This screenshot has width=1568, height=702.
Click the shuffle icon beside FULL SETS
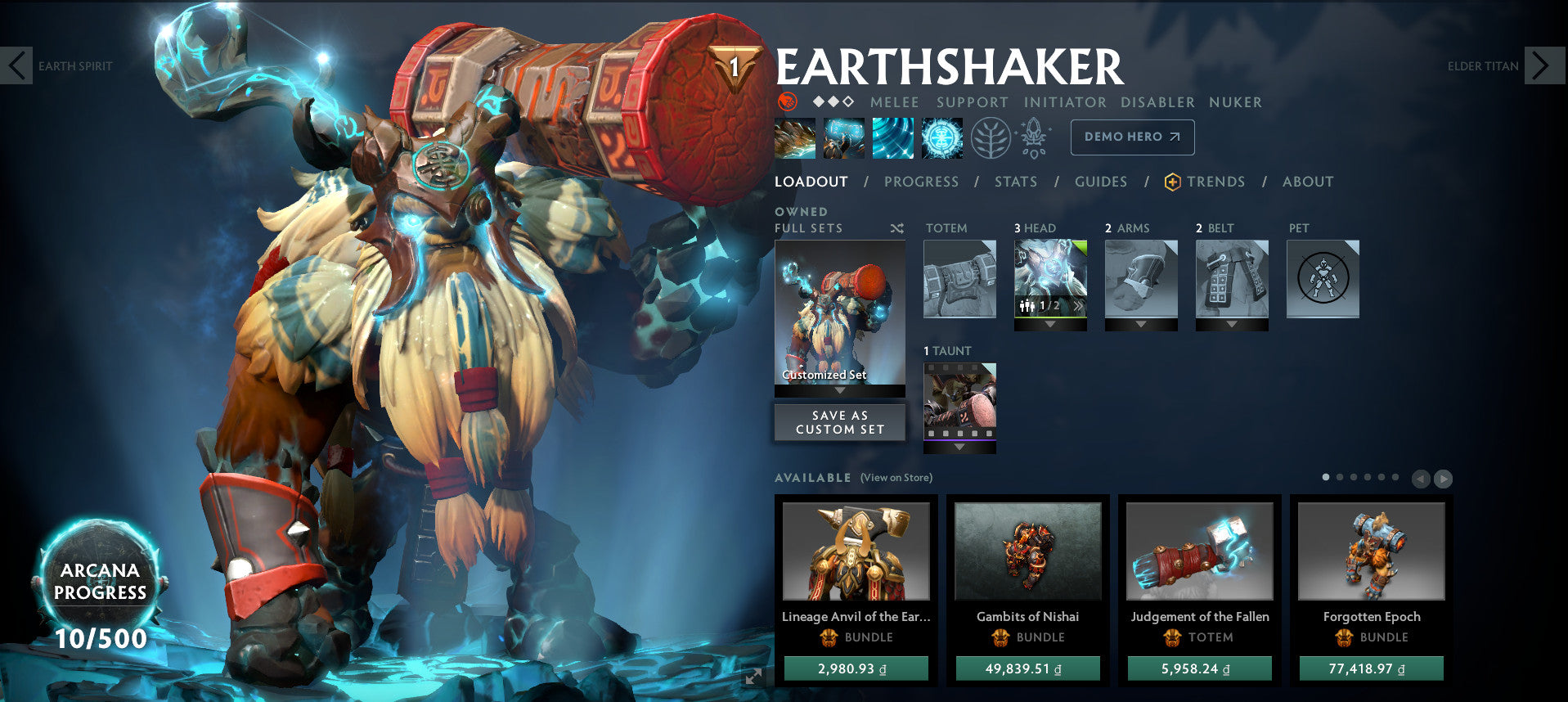(896, 229)
